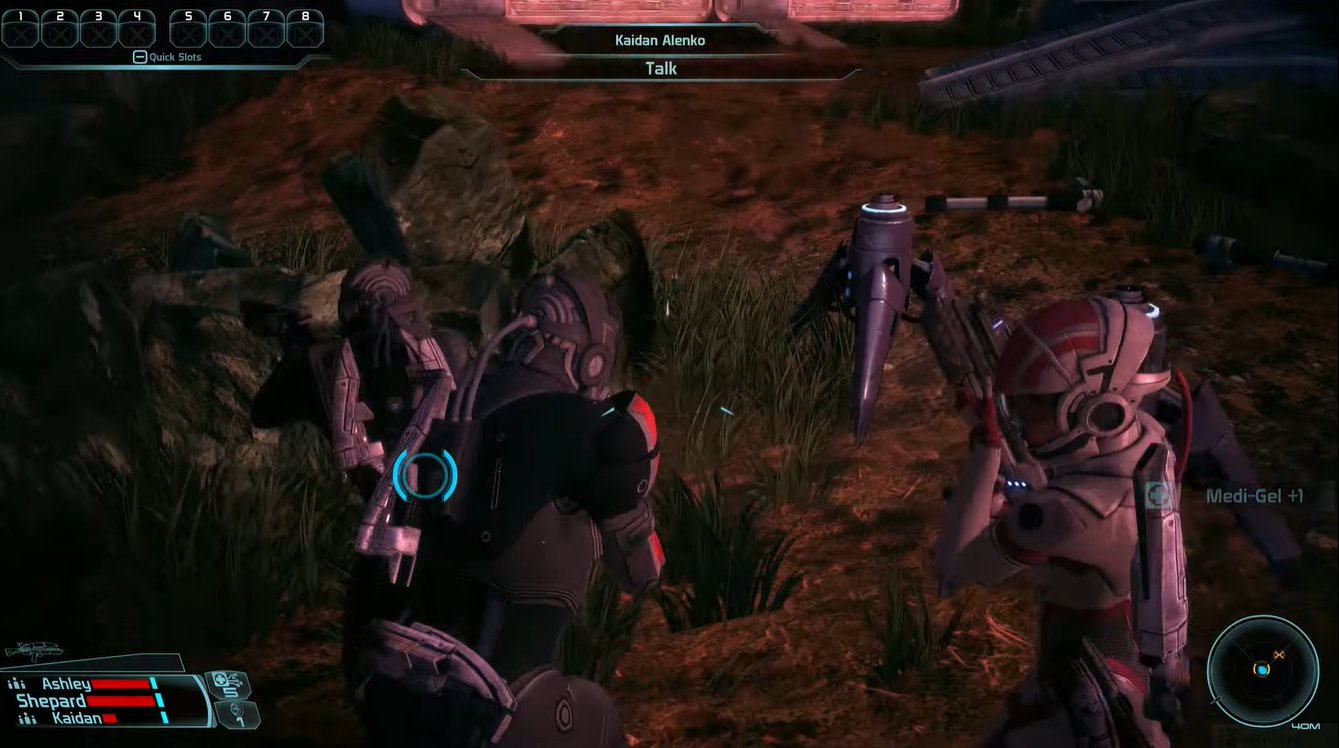Click quick slot number 1
Image resolution: width=1339 pixels, height=748 pixels.
click(x=20, y=29)
